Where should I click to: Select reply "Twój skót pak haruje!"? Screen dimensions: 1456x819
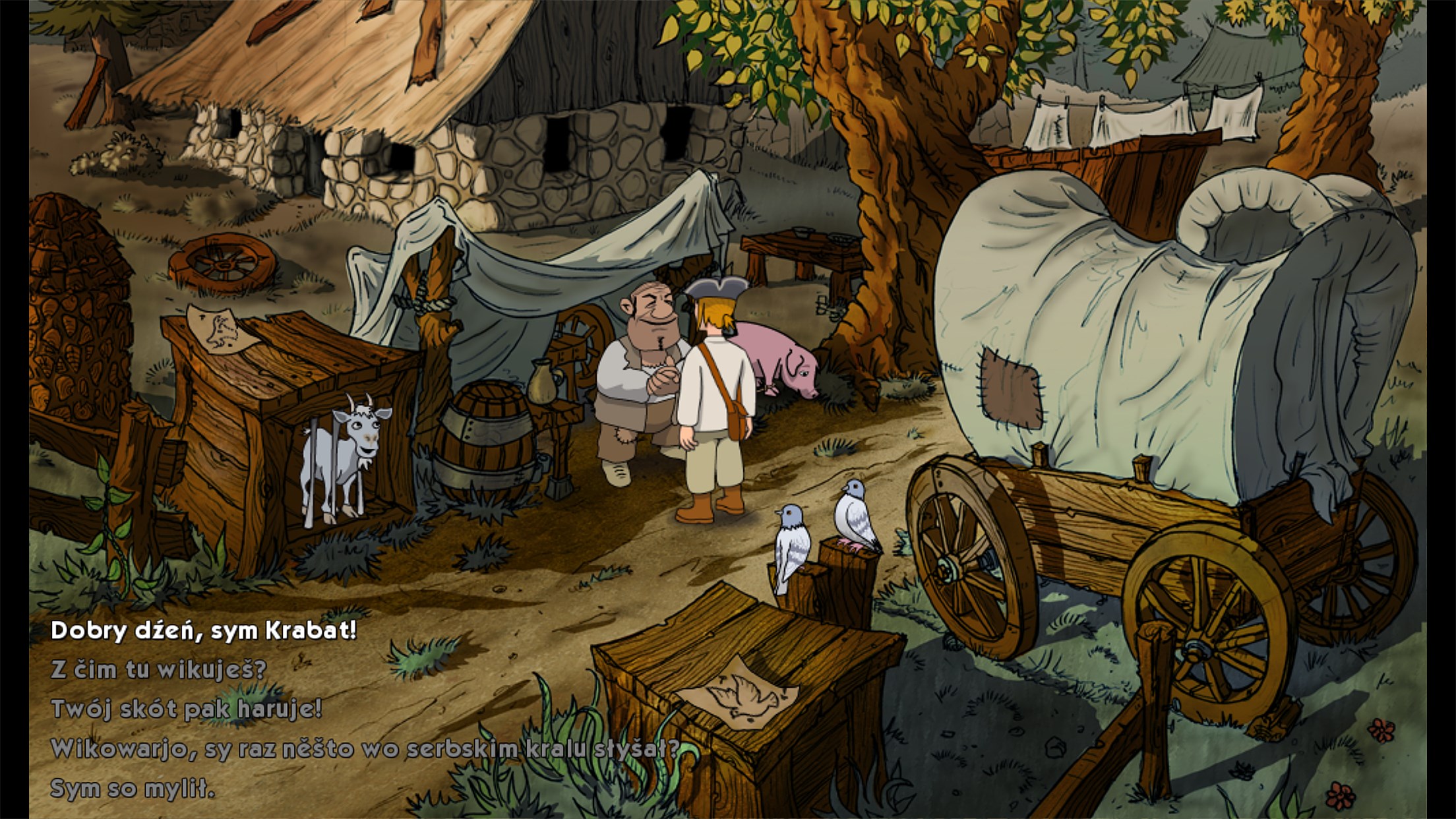point(186,710)
